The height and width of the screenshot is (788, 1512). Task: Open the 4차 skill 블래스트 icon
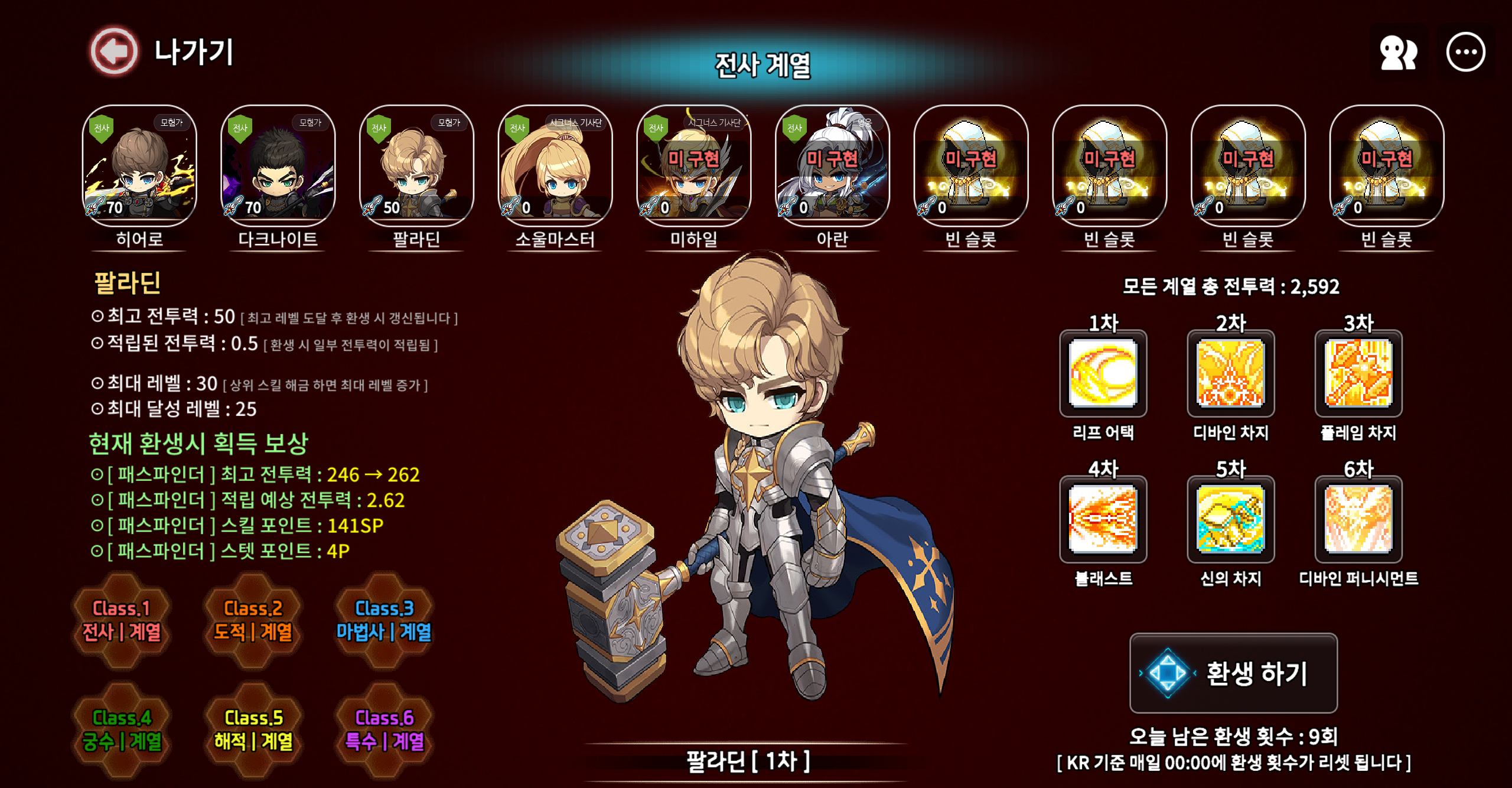click(x=1103, y=519)
